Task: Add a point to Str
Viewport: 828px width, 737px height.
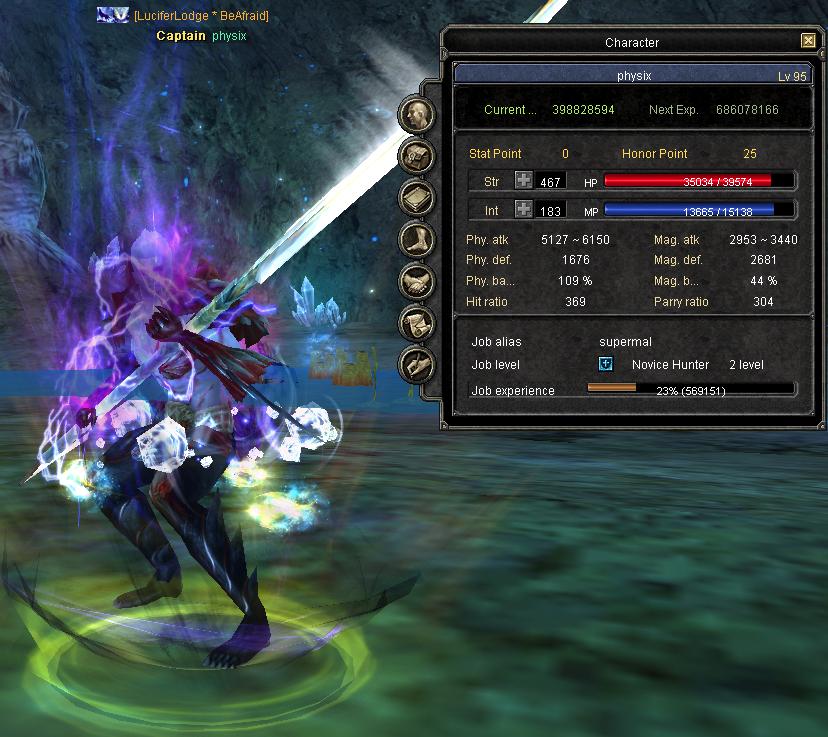Action: click(x=524, y=180)
